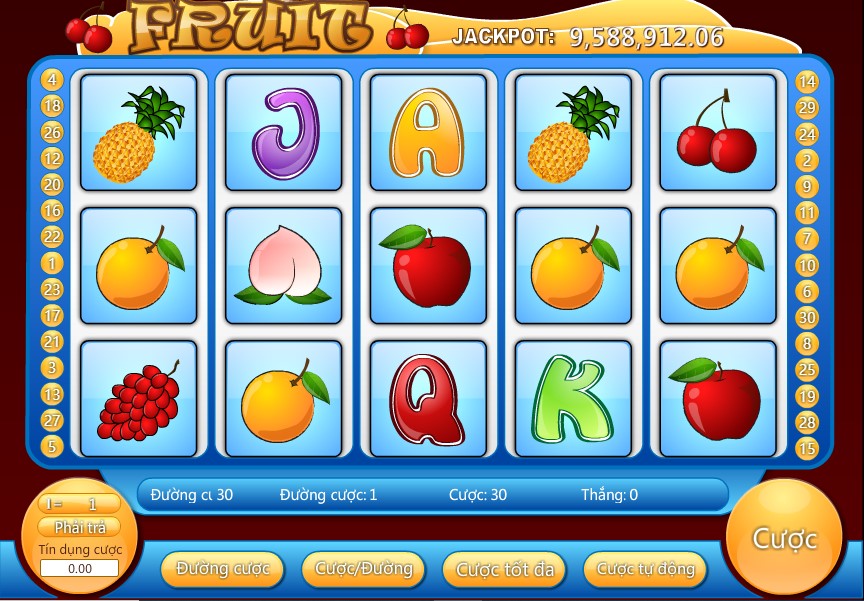This screenshot has height=601, width=864.
Task: Select payline number 15
Action: [x=807, y=448]
